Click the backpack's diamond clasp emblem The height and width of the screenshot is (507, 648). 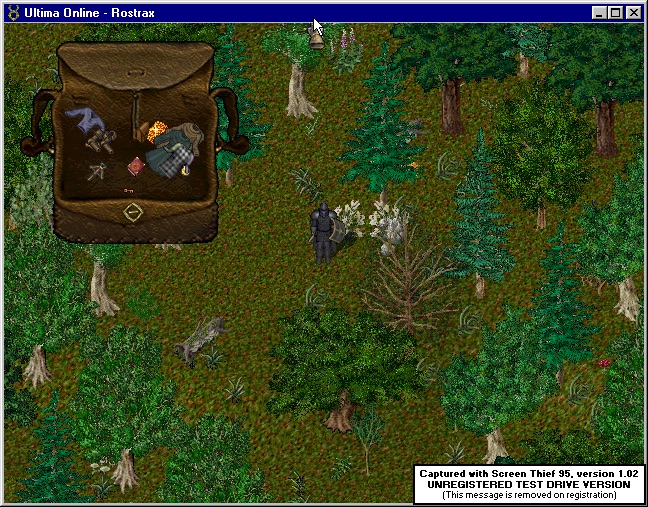pos(133,213)
